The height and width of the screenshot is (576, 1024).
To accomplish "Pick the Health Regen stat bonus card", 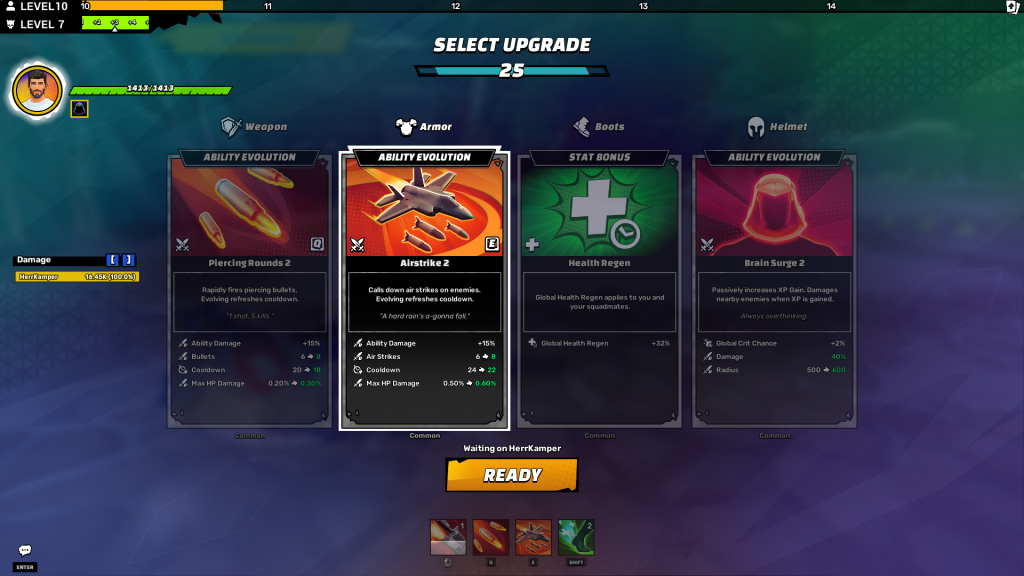I will (x=600, y=290).
